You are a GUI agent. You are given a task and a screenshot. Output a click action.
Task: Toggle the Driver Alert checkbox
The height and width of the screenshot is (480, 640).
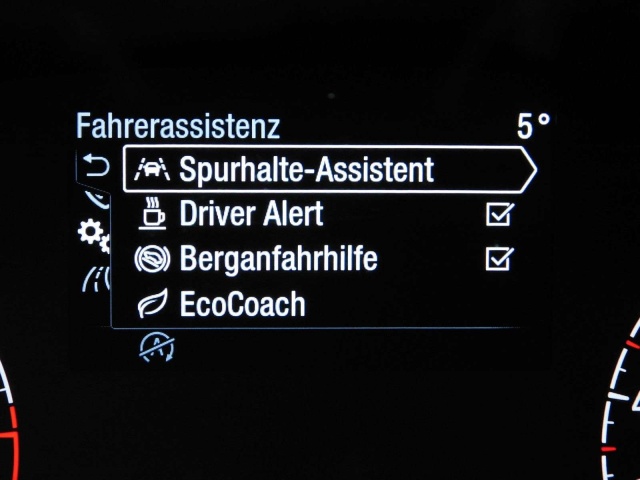[498, 214]
